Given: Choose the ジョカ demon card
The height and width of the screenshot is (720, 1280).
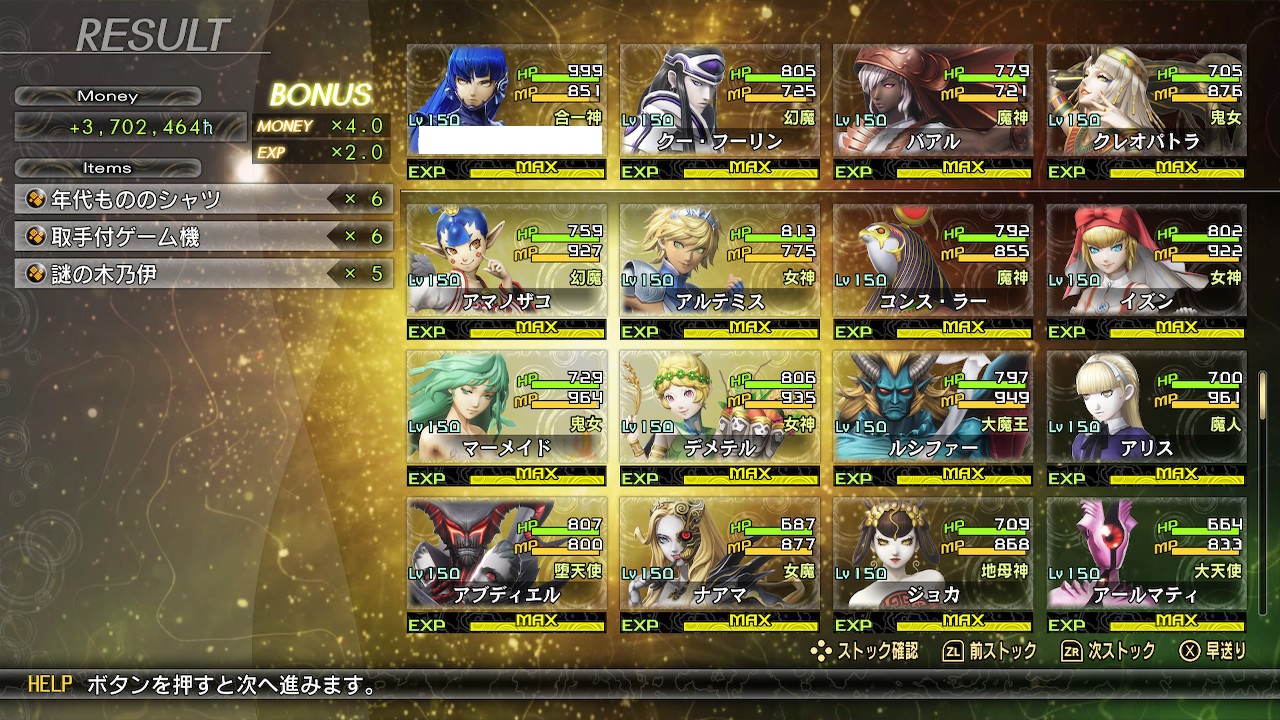Looking at the screenshot, I should pyautogui.click(x=933, y=565).
